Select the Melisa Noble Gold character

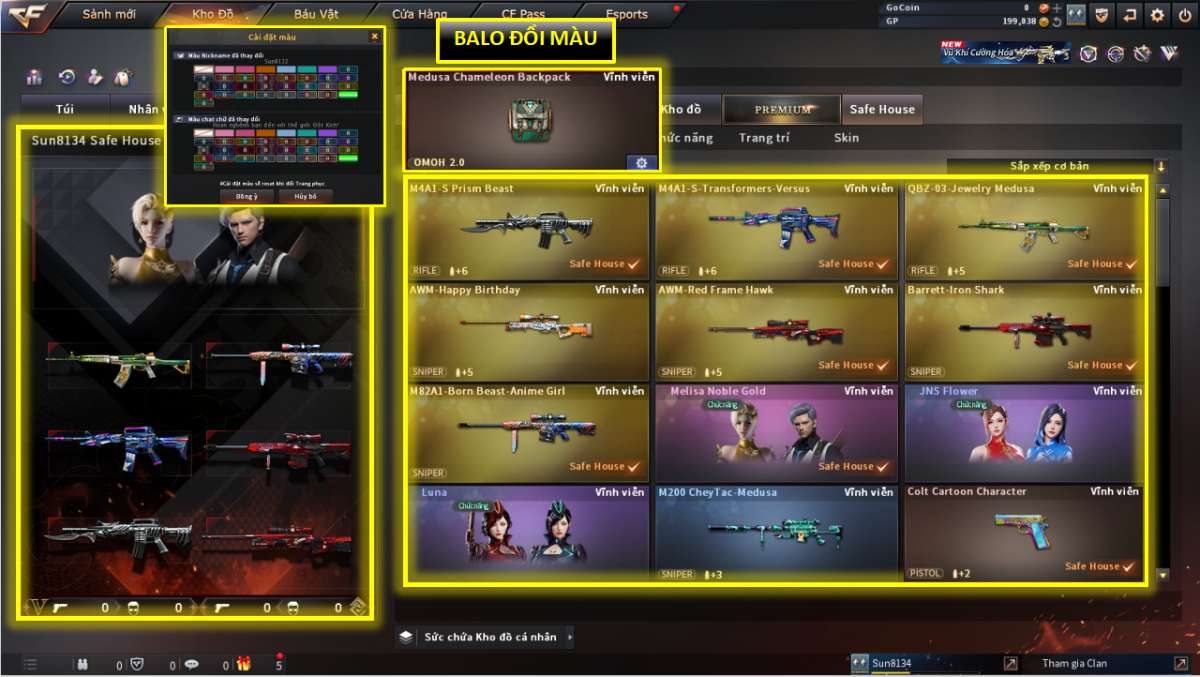776,433
